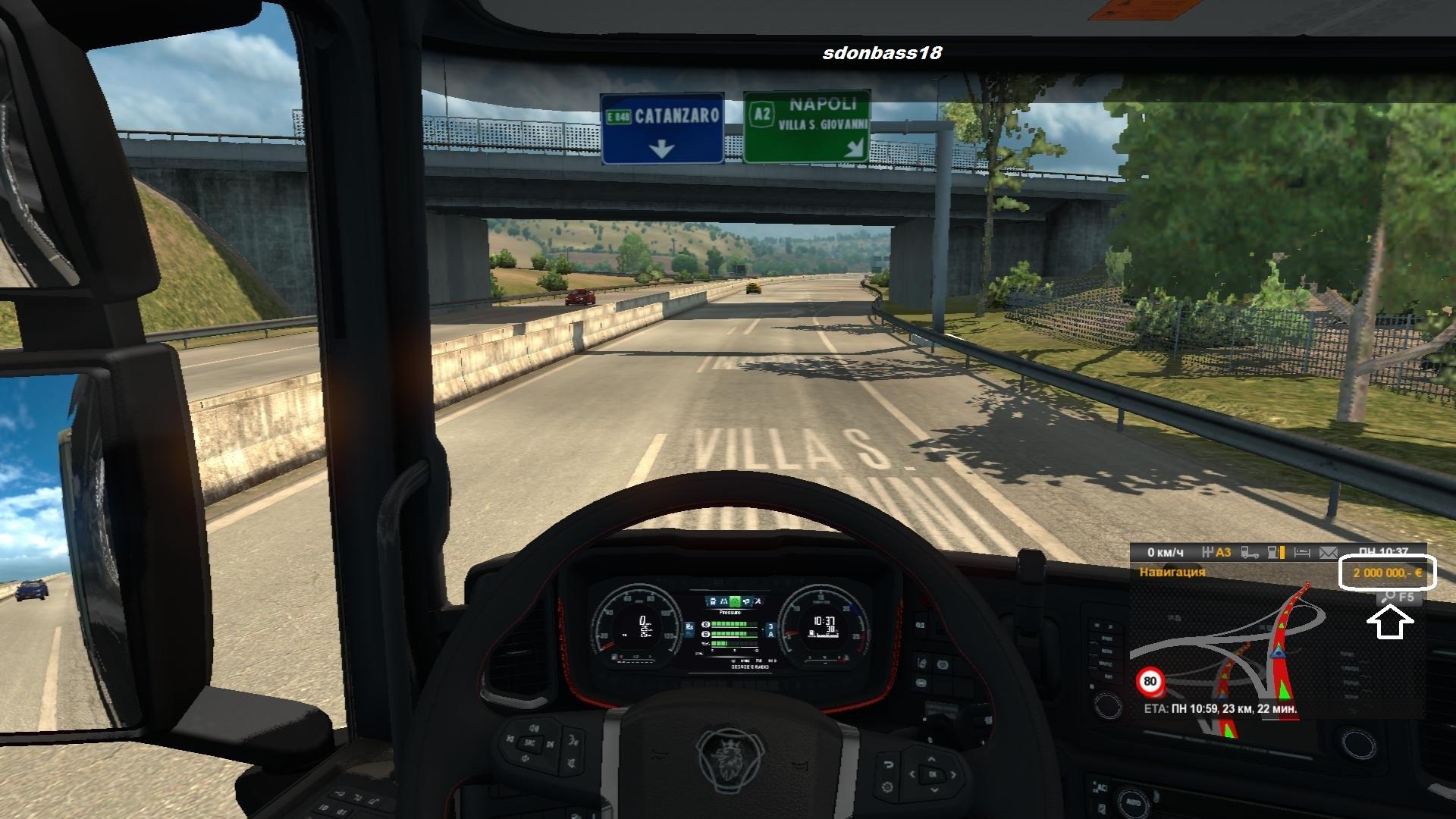Click the envelope mail icon

click(x=1328, y=553)
